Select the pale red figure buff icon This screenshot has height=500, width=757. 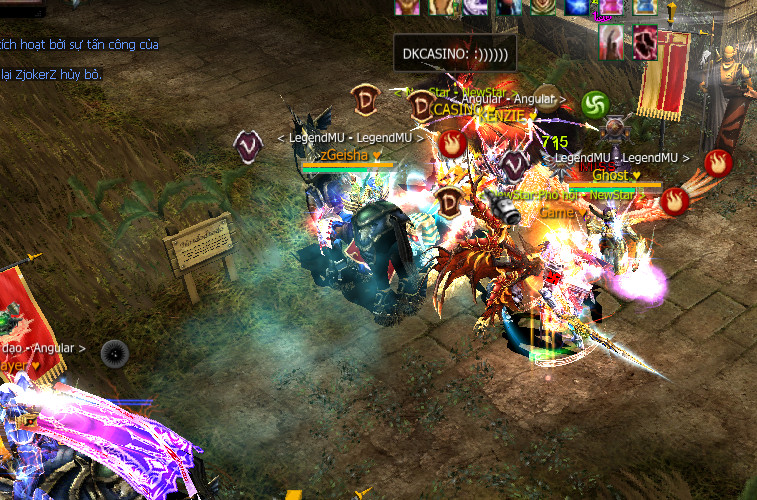[x=612, y=41]
